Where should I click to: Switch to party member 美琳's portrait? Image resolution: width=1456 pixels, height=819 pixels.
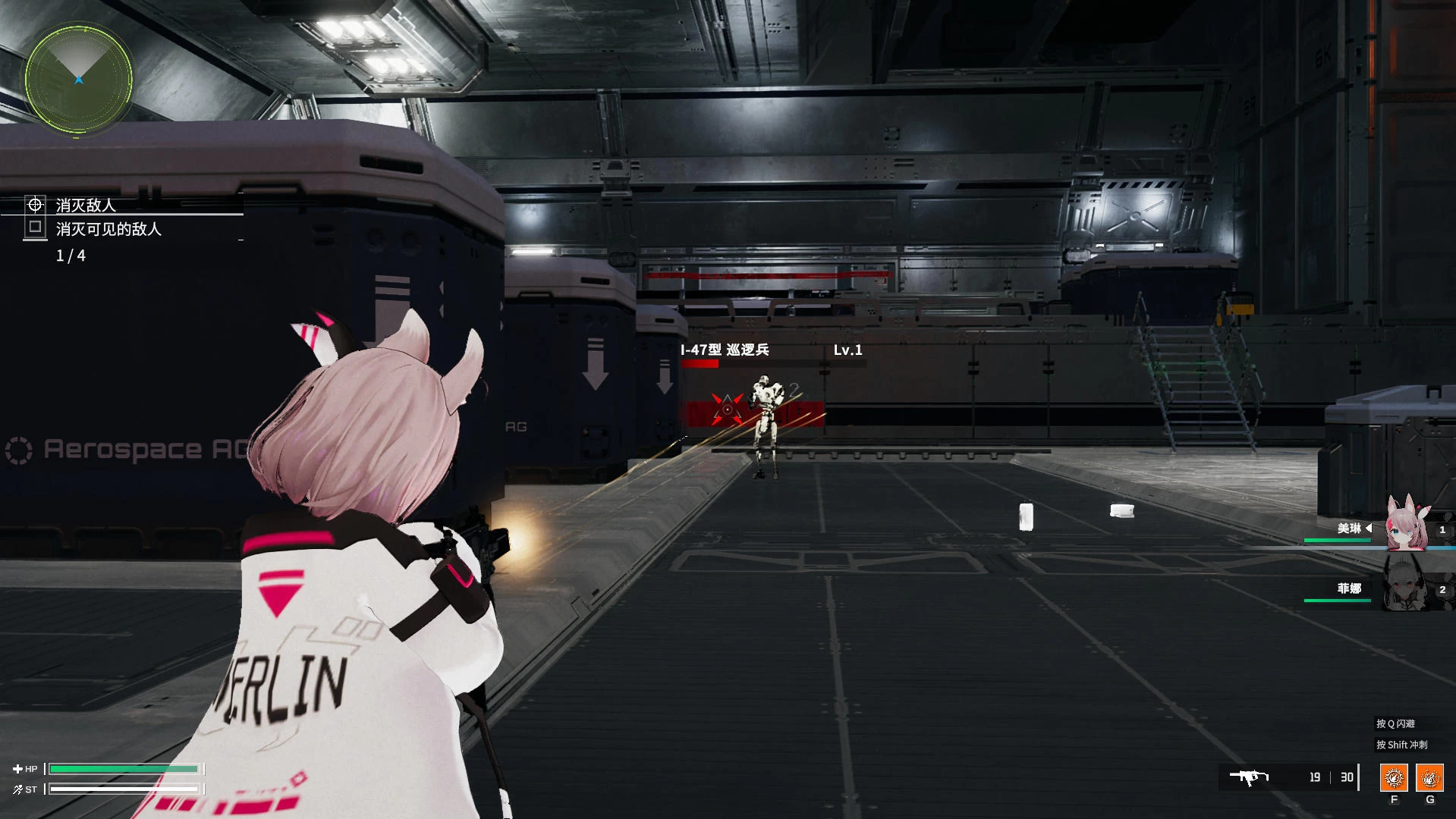coord(1406,526)
